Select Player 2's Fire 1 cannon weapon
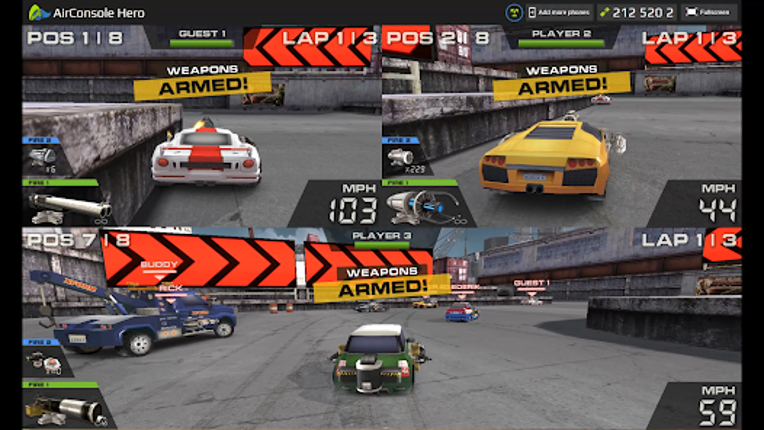This screenshot has width=764, height=430. [x=418, y=204]
